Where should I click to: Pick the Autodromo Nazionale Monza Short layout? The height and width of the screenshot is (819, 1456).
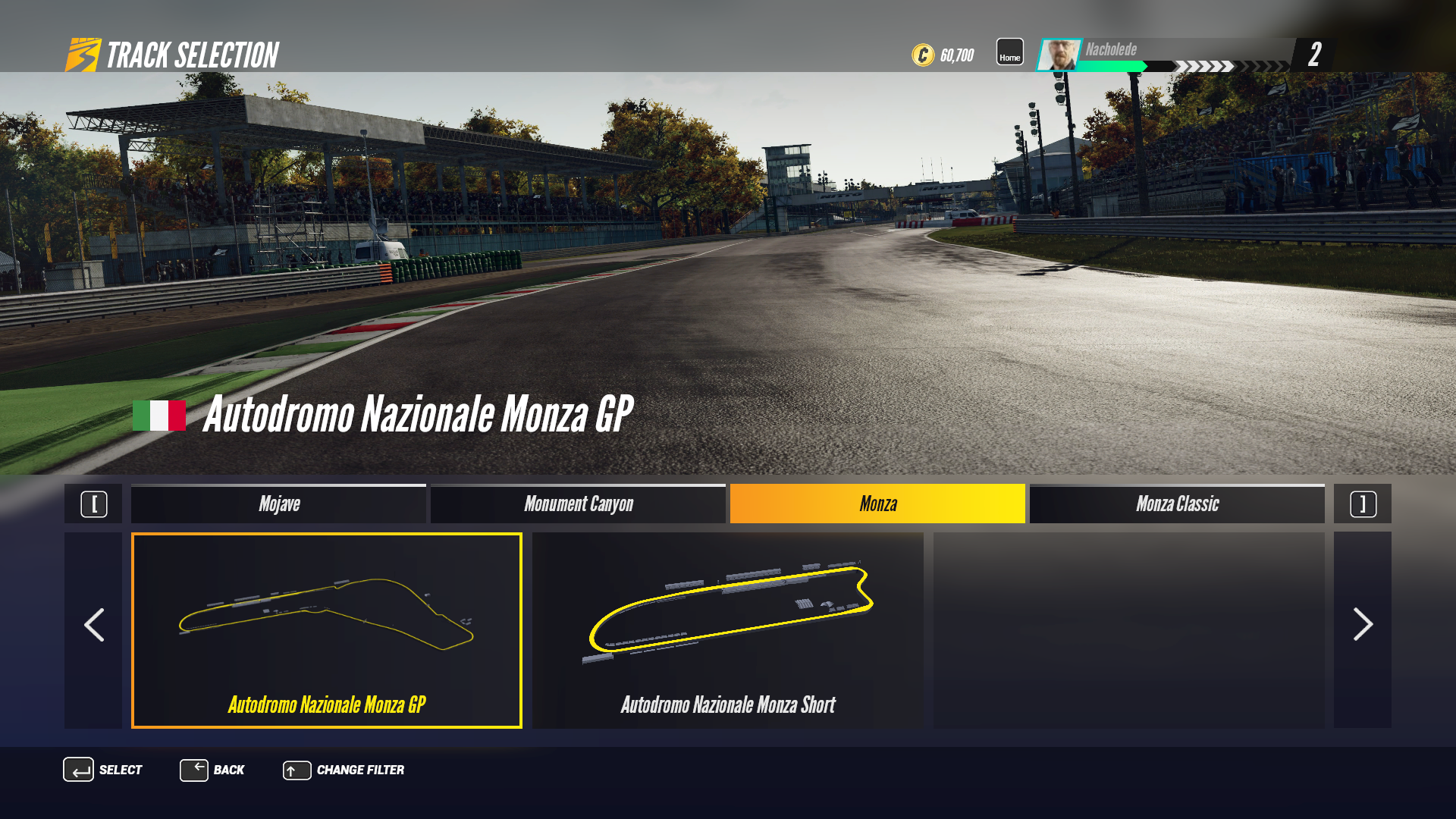(727, 630)
